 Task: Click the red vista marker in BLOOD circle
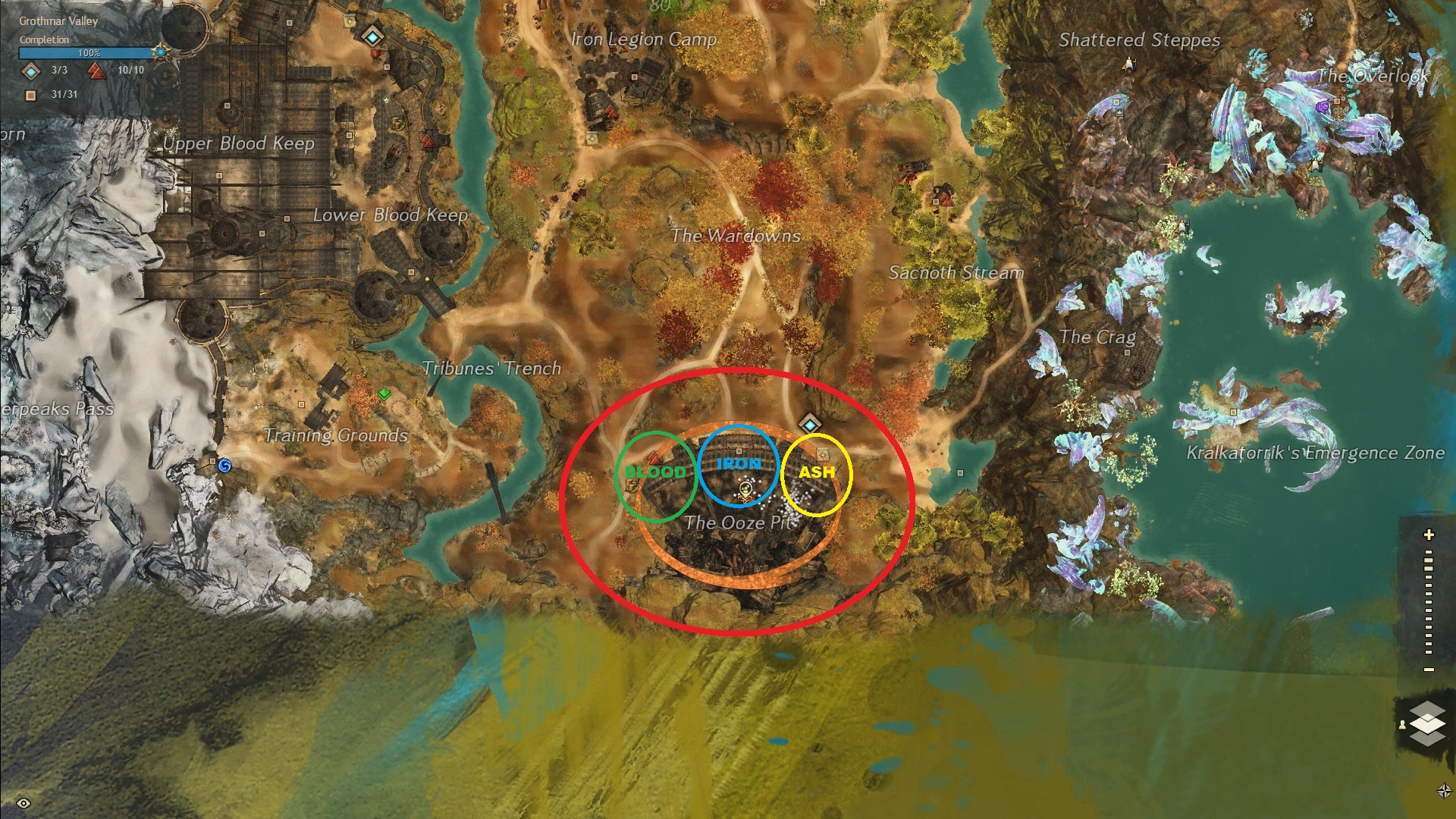click(x=654, y=457)
